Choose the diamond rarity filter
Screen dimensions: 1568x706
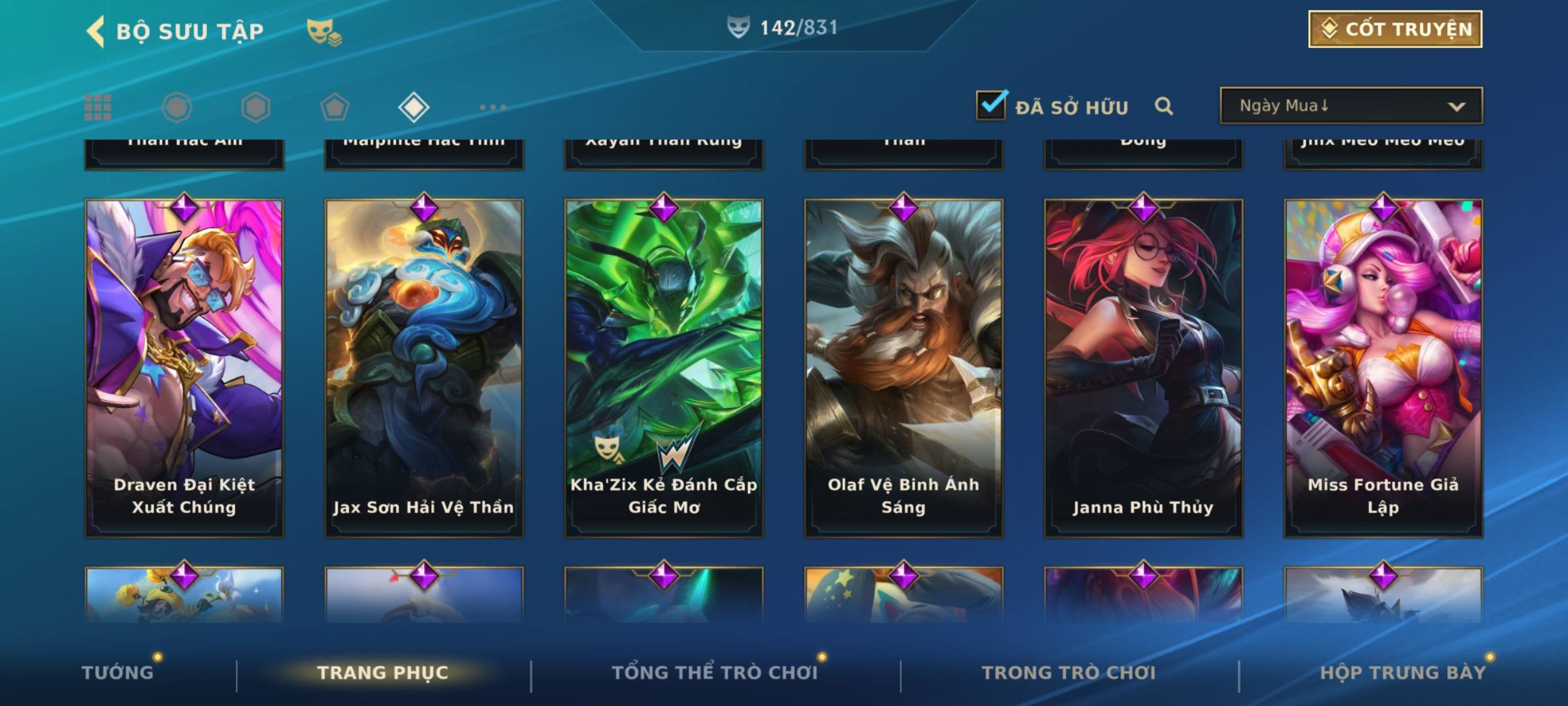[414, 107]
